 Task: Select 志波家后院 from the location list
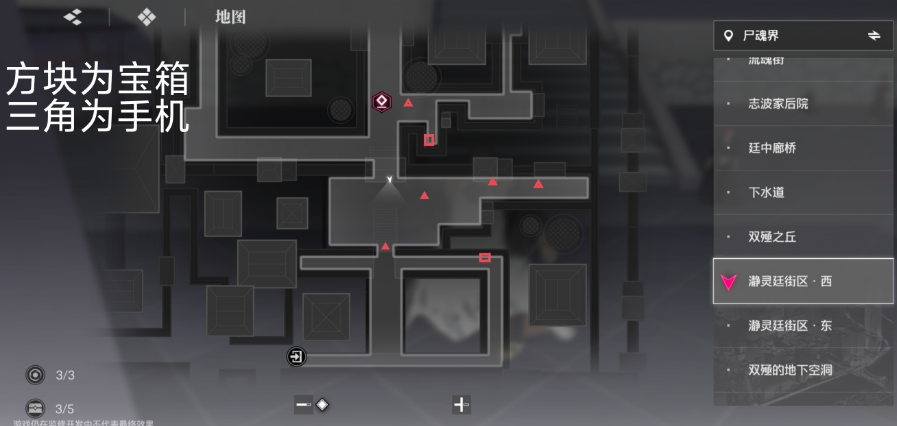pyautogui.click(x=778, y=104)
